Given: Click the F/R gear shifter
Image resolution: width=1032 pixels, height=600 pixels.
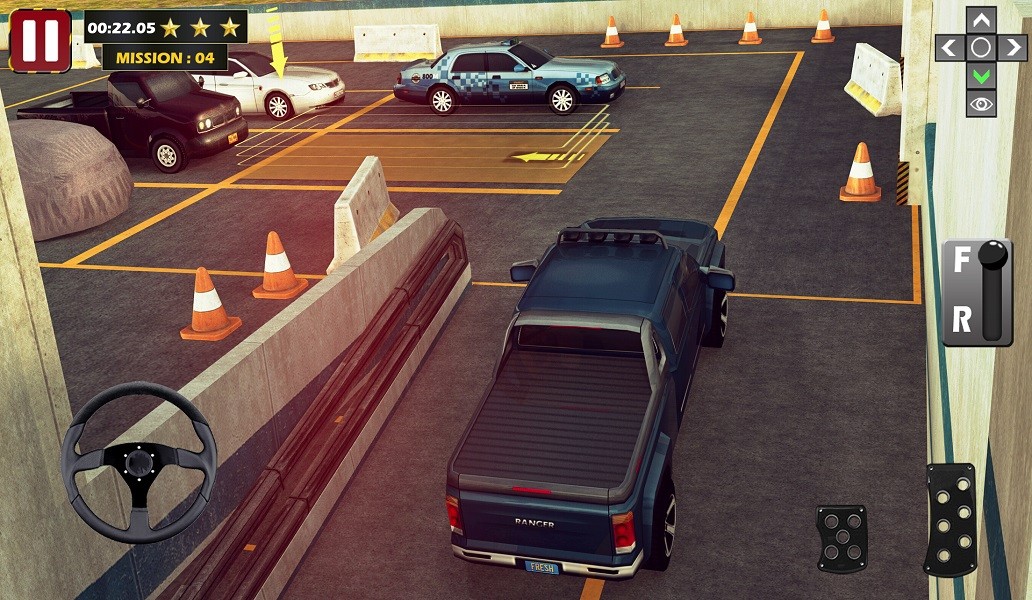Looking at the screenshot, I should [x=977, y=292].
